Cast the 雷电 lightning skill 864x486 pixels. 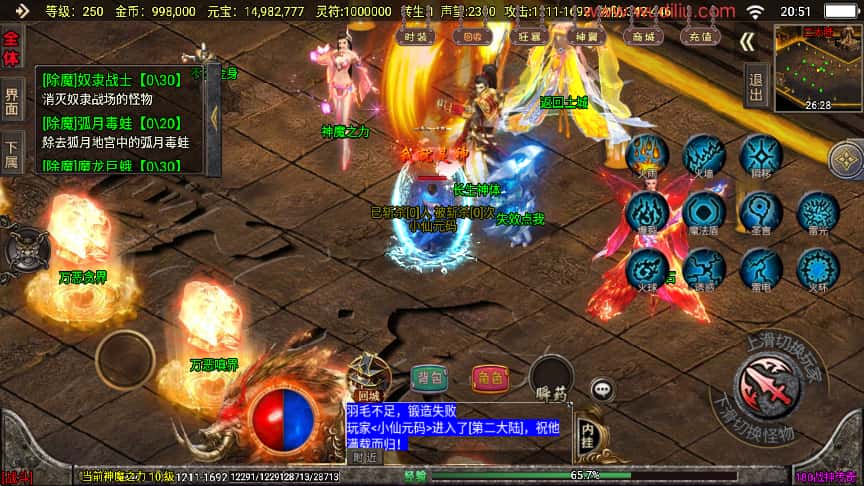coord(761,268)
